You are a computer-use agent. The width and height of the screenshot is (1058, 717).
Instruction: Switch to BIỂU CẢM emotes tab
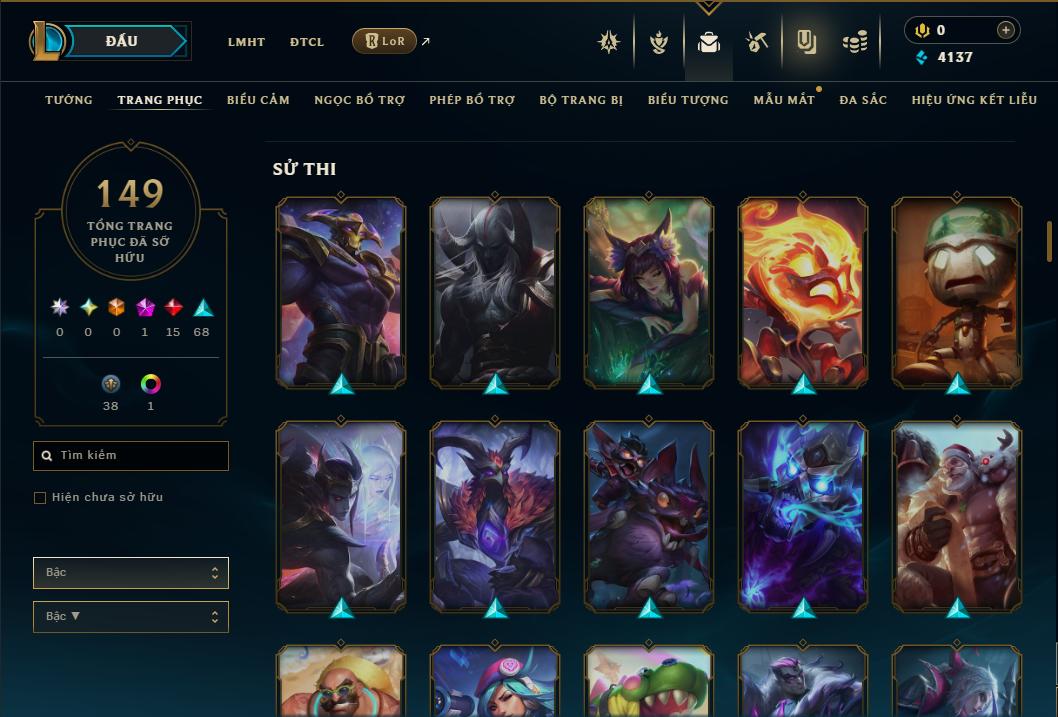(258, 100)
